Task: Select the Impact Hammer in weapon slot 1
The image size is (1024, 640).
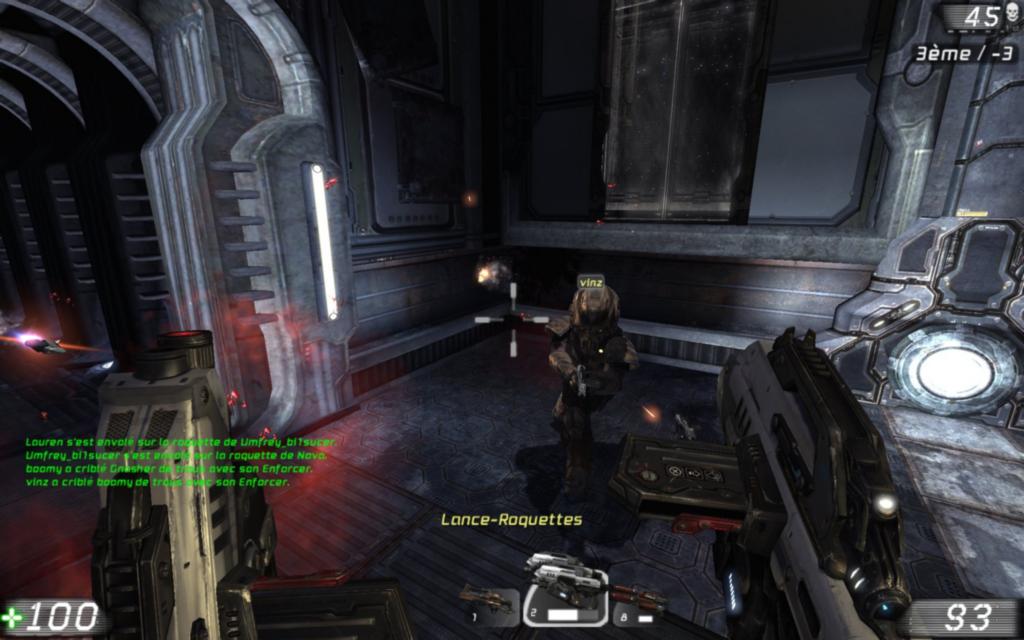Action: [x=488, y=600]
